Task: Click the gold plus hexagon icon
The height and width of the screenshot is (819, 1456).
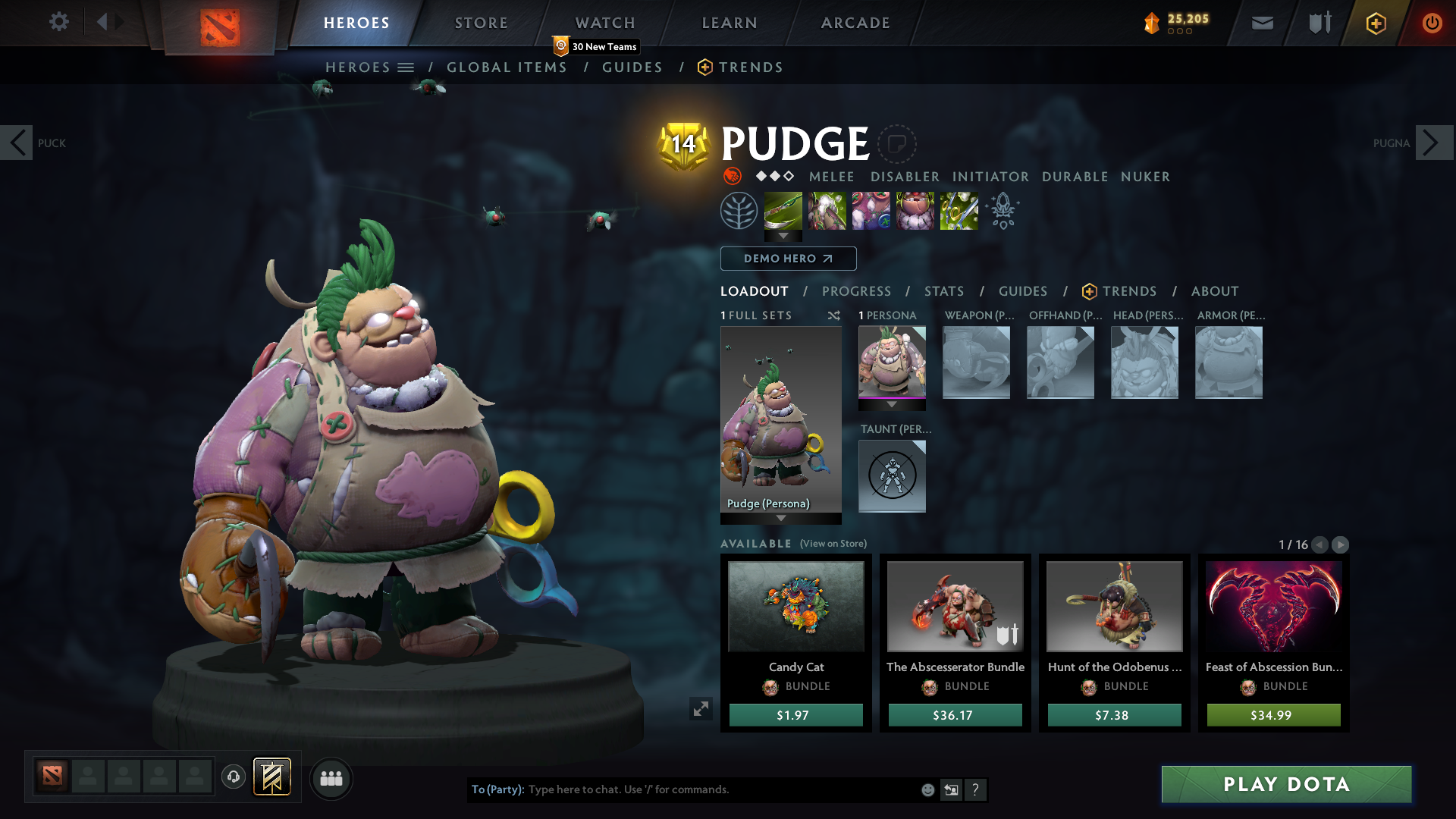Action: [x=1376, y=23]
